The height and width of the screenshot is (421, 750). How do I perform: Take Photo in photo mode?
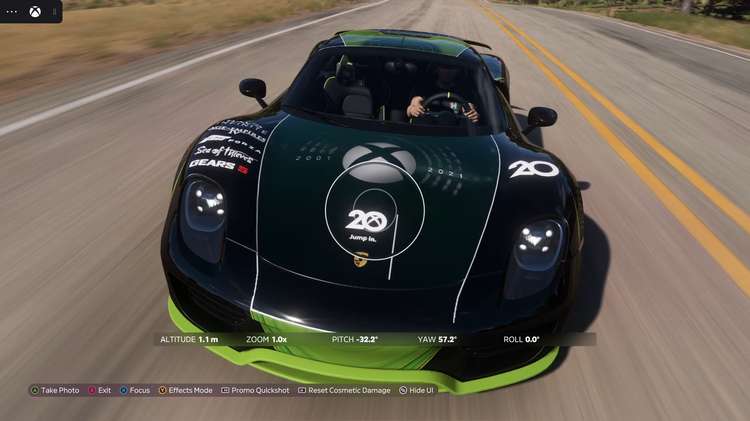point(55,390)
